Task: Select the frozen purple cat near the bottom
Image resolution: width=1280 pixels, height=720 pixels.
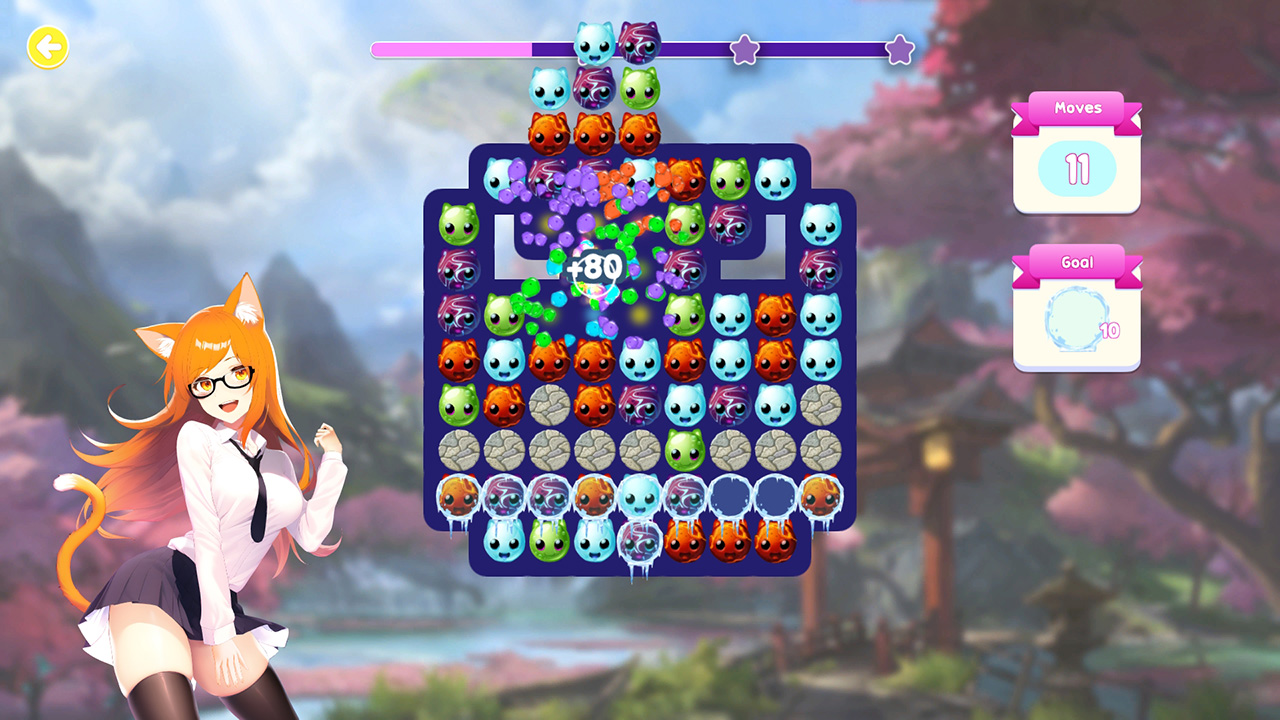Action: 638,543
